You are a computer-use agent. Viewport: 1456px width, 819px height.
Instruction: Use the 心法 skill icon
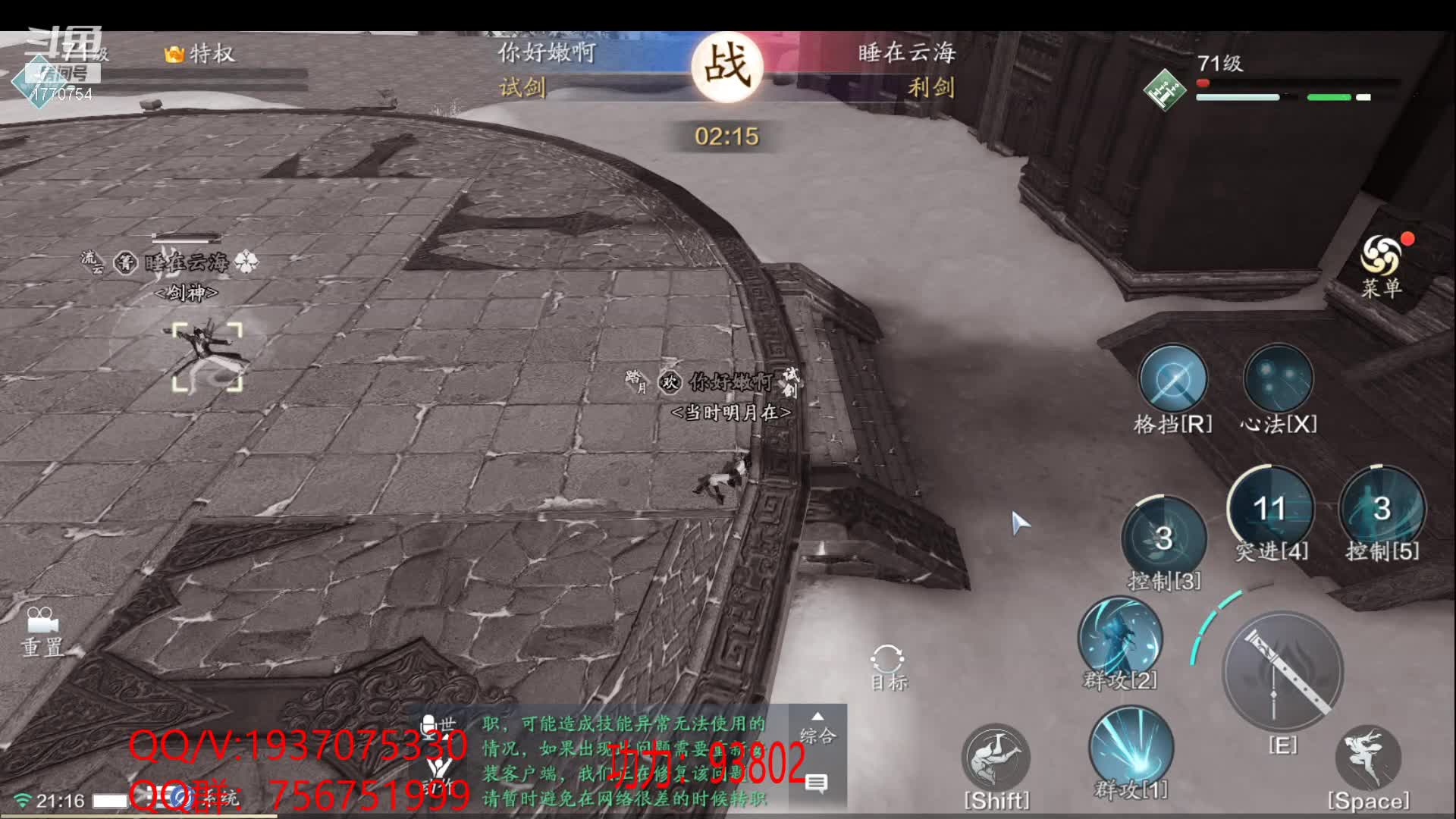coord(1279,379)
